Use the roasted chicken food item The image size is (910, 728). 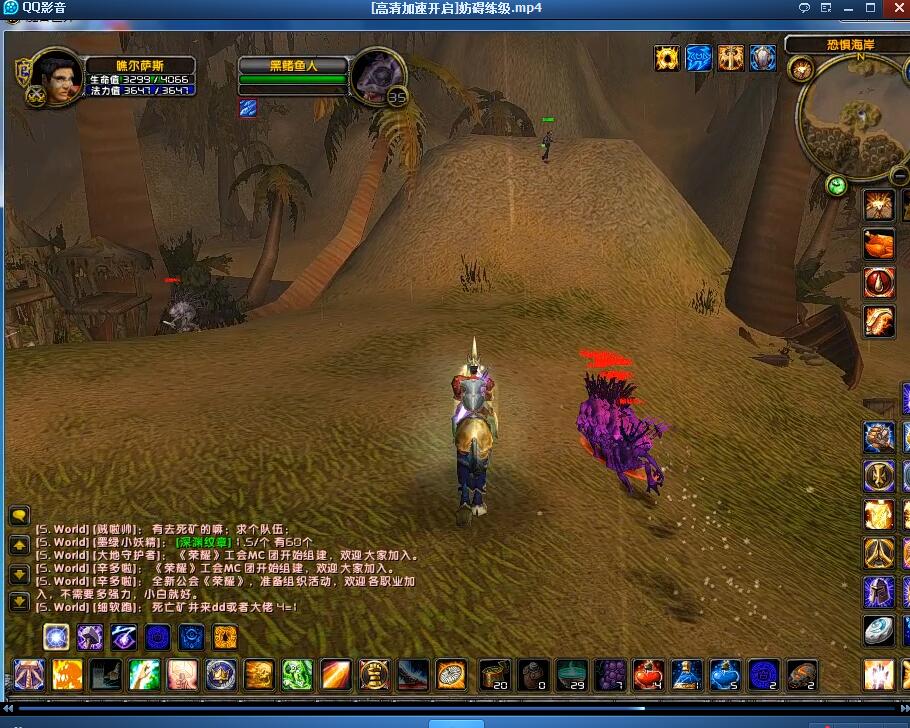coord(879,244)
